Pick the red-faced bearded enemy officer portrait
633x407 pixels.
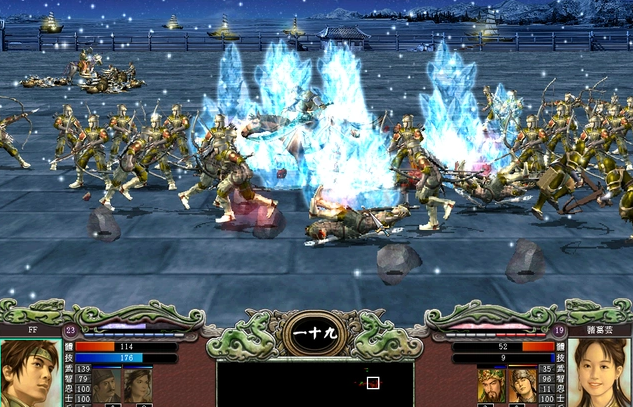[x=493, y=387]
